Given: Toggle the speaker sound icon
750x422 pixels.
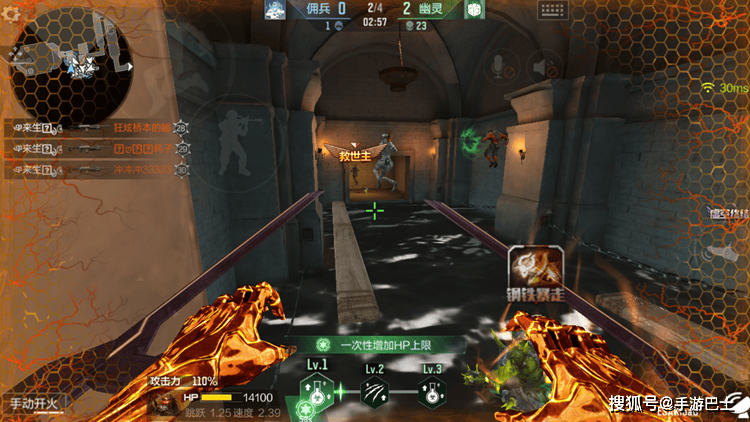Looking at the screenshot, I should pyautogui.click(x=542, y=68).
